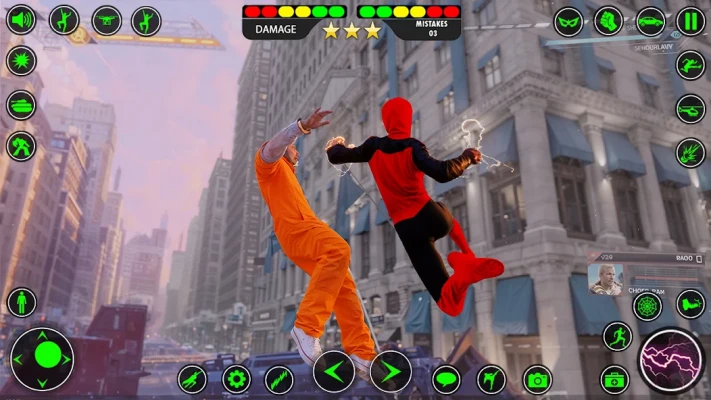Click the left arrow button

point(333,372)
